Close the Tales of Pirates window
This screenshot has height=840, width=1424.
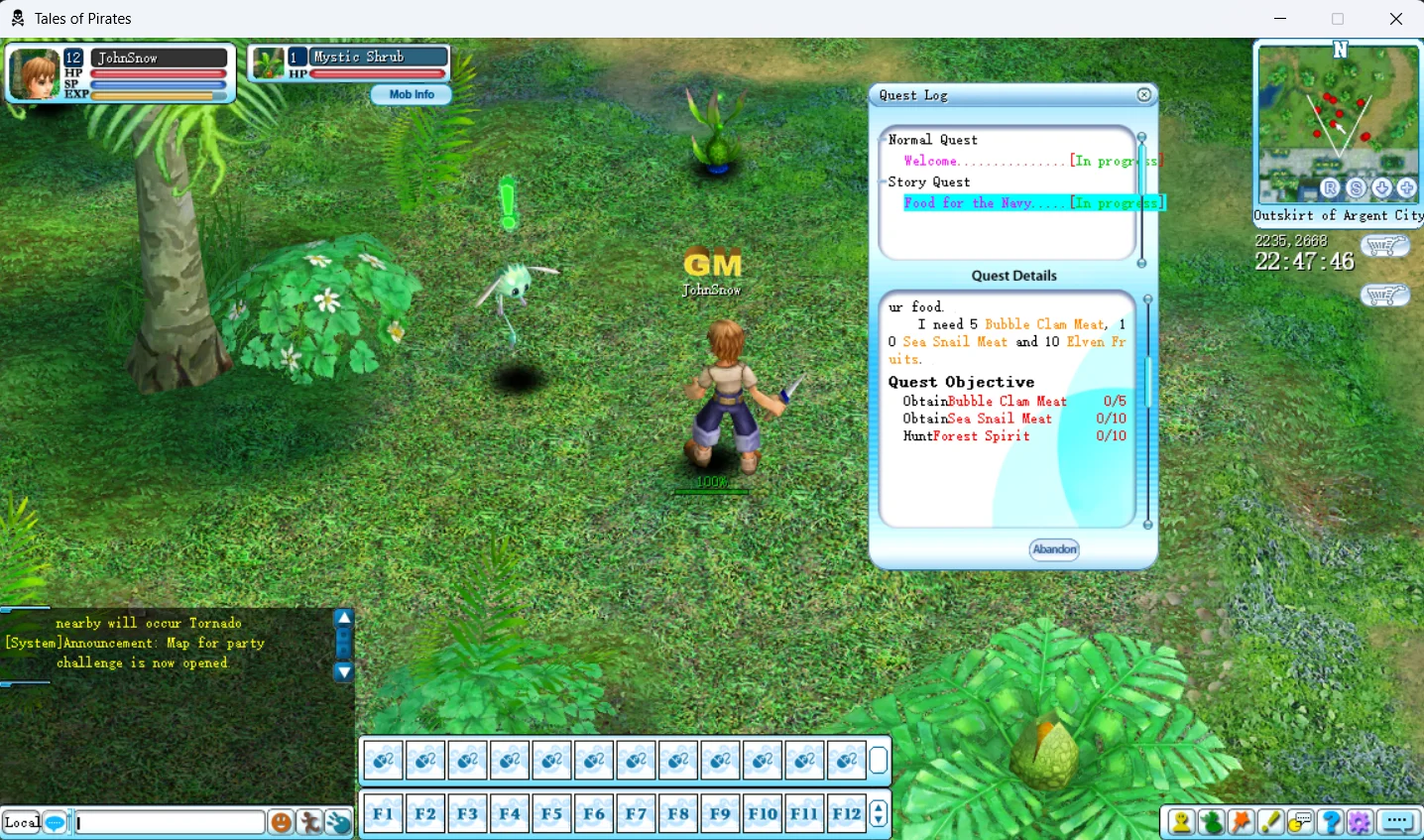point(1395,19)
